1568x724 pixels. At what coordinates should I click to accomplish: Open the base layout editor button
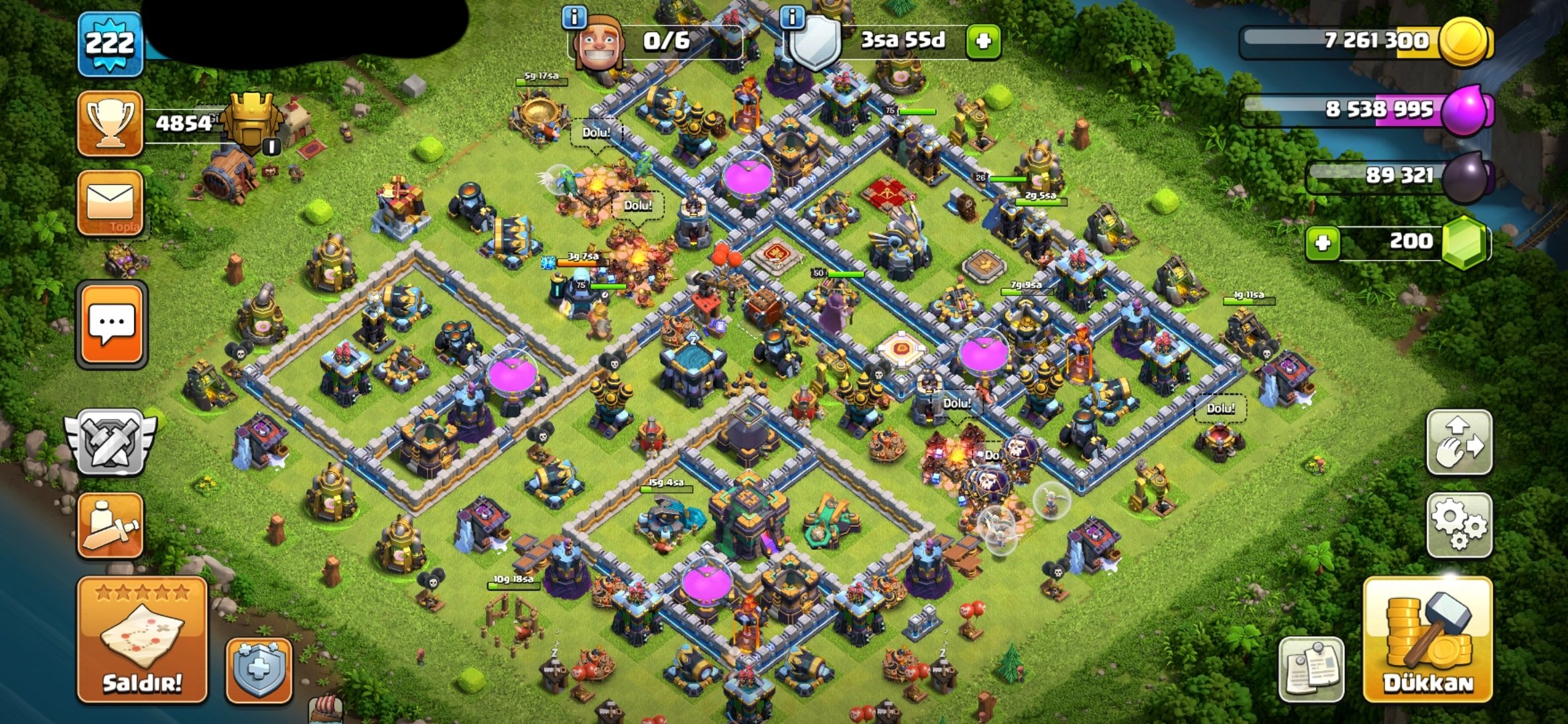[x=1459, y=442]
